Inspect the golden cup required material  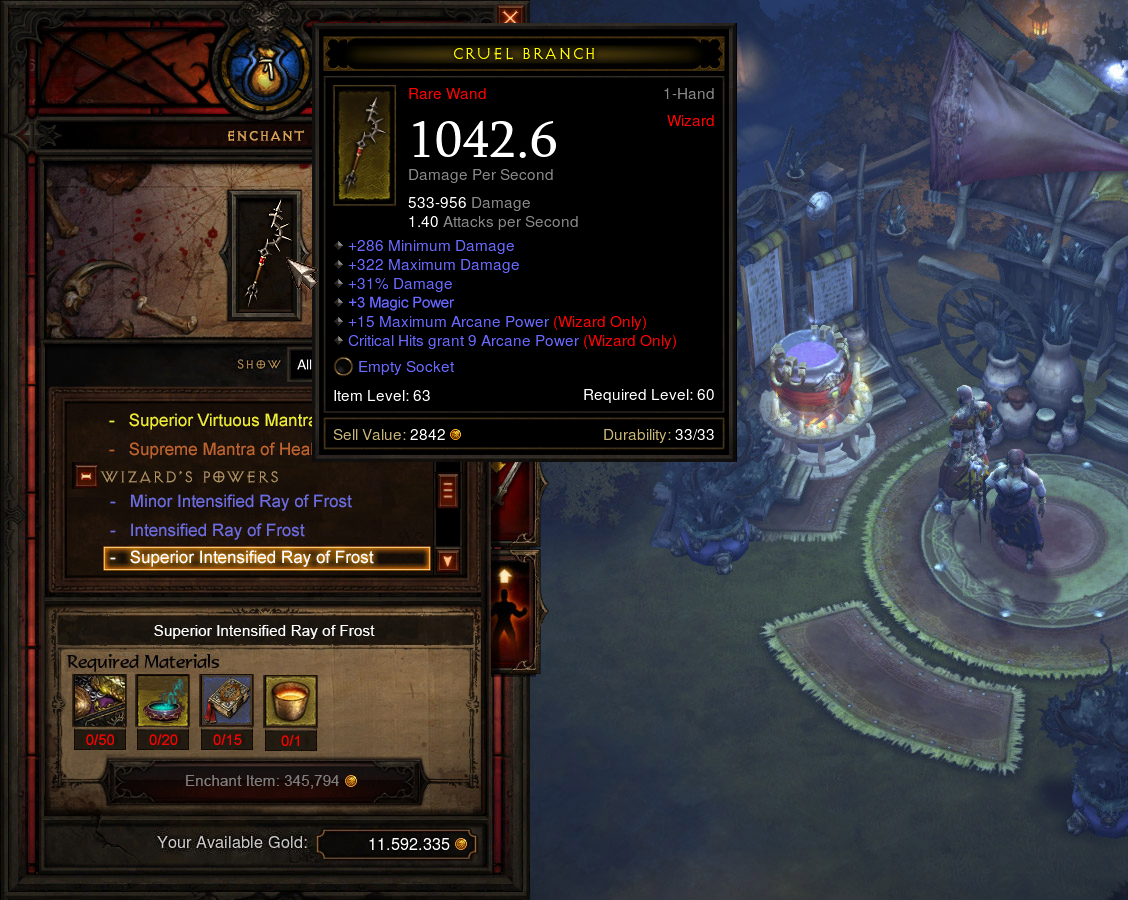click(291, 702)
